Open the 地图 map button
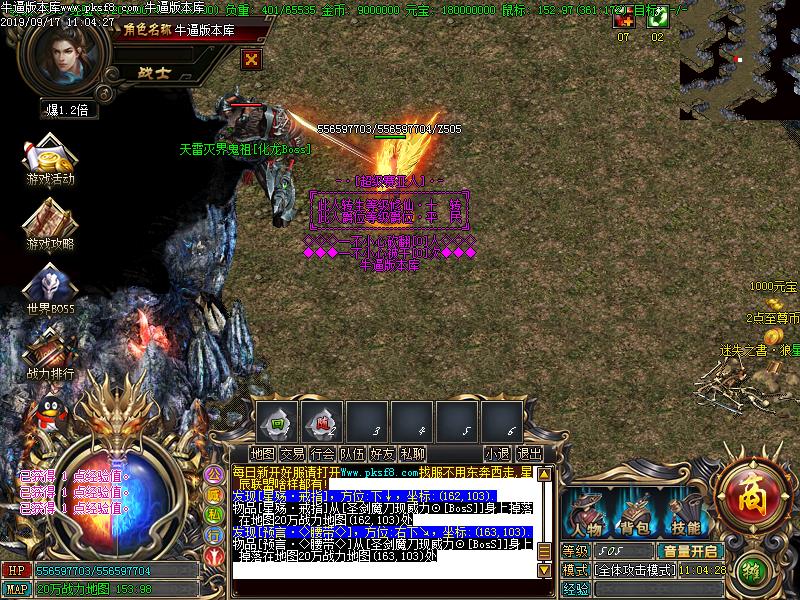The width and height of the screenshot is (800, 600). pyautogui.click(x=263, y=454)
